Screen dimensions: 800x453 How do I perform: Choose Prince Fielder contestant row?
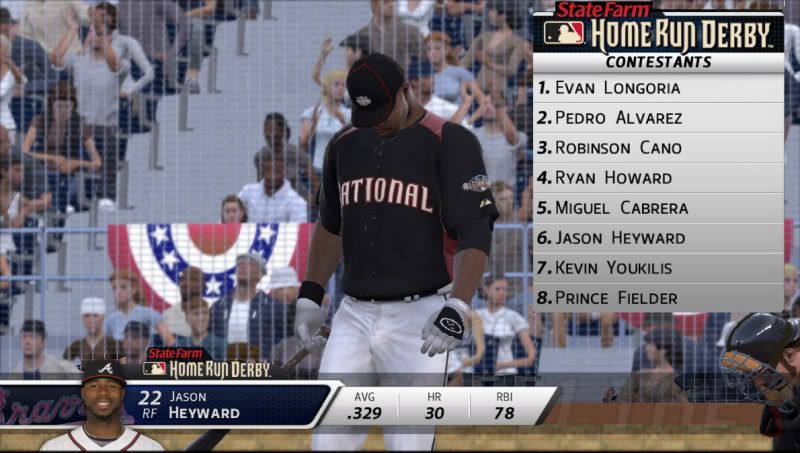point(656,298)
